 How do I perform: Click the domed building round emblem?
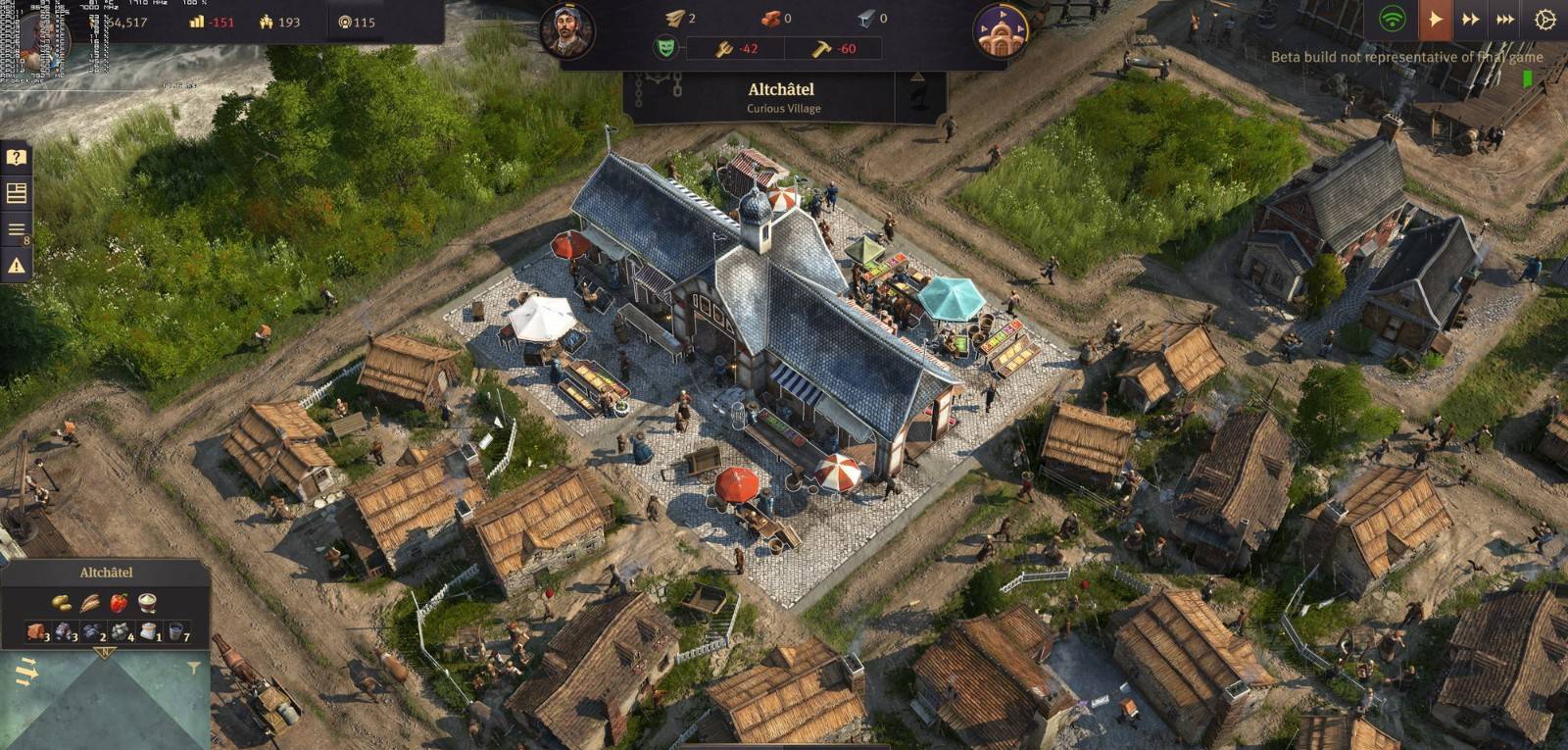tap(1001, 31)
